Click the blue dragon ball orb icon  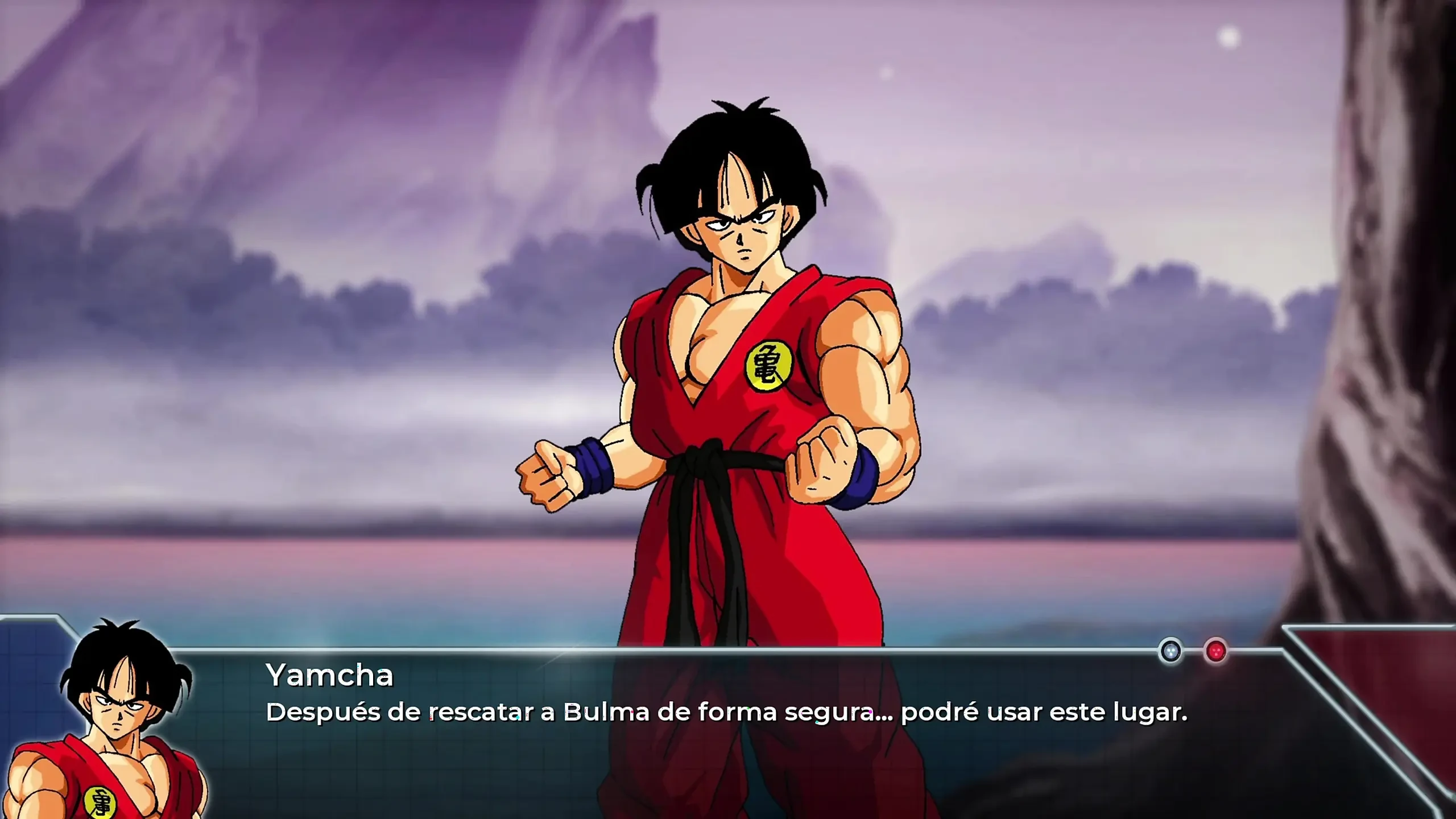pyautogui.click(x=1170, y=651)
